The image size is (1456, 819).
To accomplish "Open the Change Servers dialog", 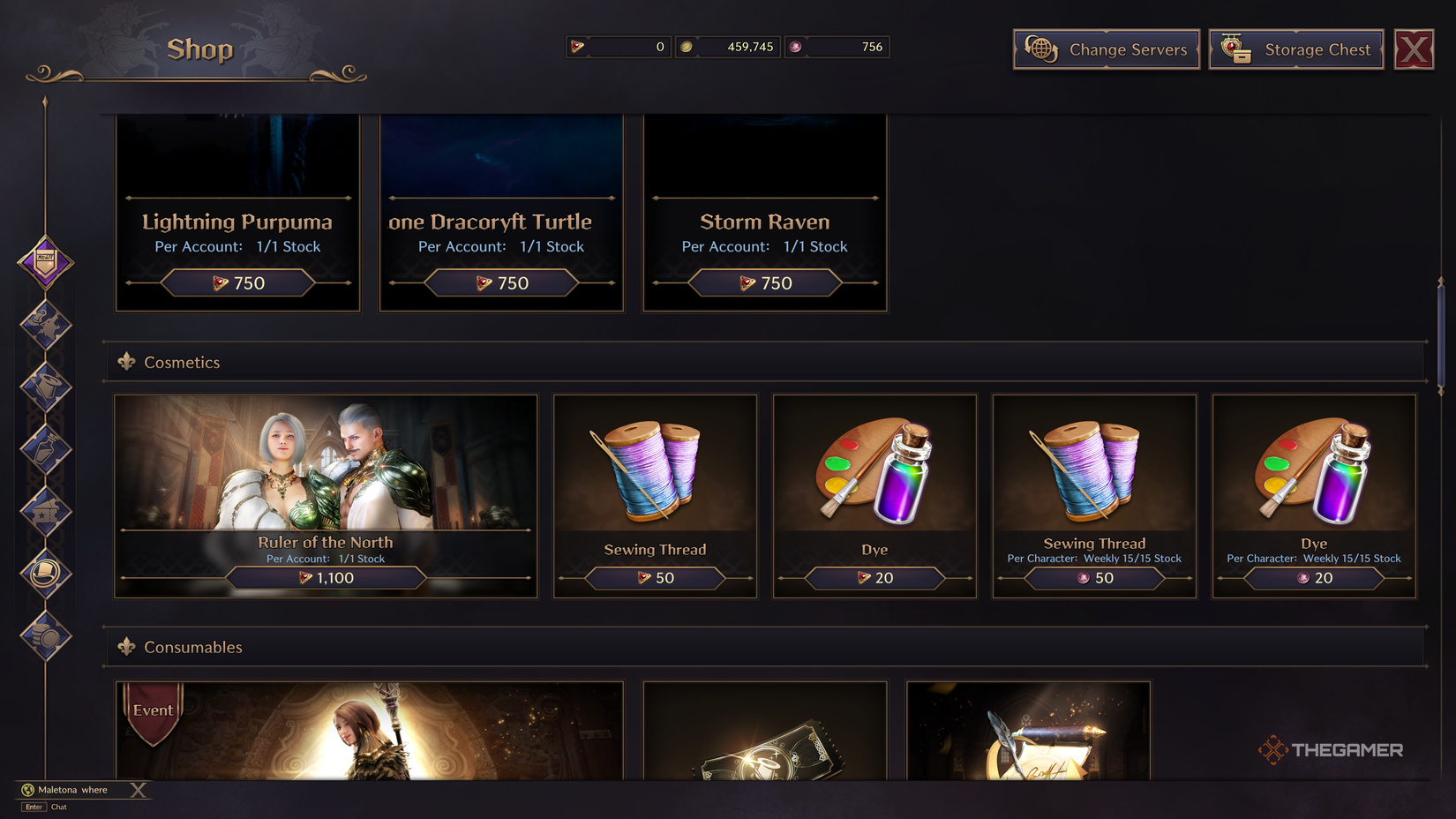I will (x=1106, y=49).
